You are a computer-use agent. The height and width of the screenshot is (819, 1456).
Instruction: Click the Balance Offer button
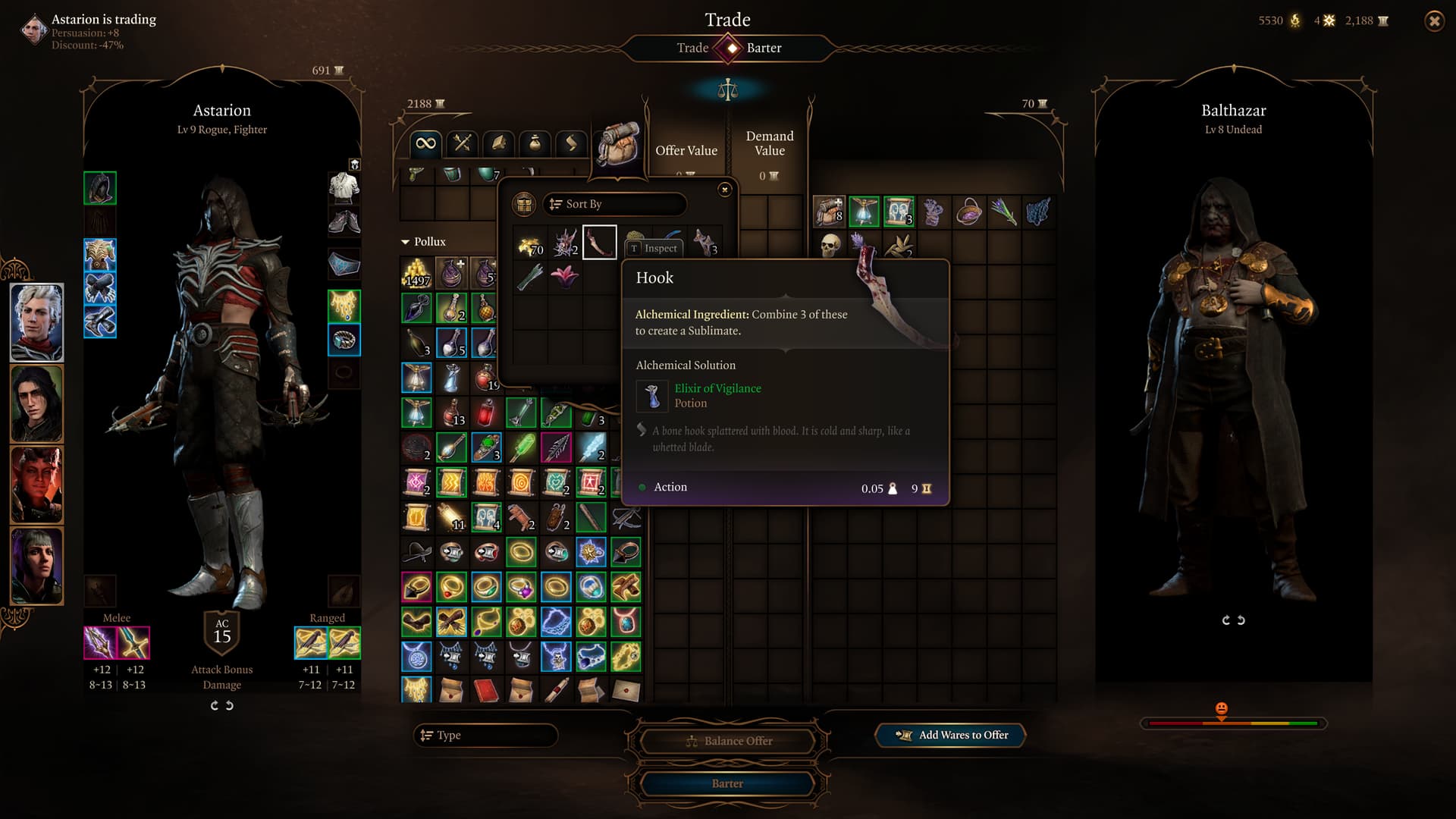tap(728, 741)
